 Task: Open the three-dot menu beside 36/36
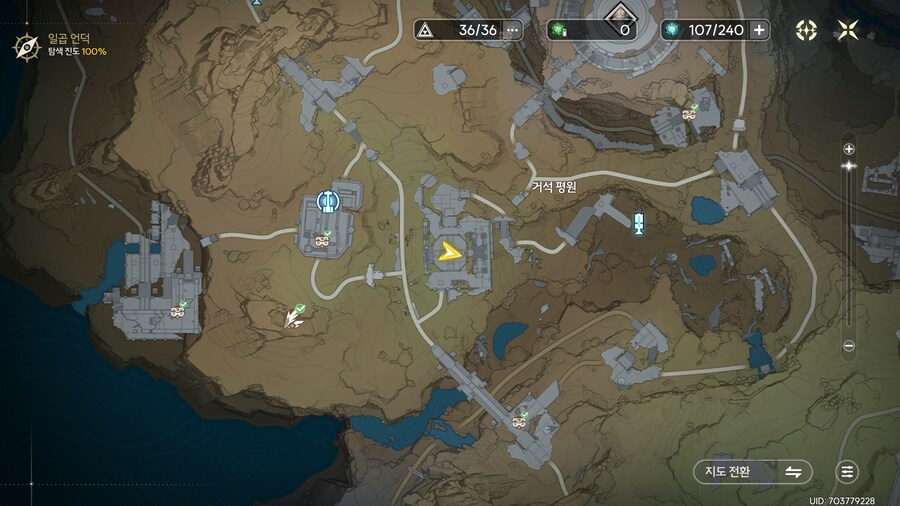pyautogui.click(x=513, y=30)
